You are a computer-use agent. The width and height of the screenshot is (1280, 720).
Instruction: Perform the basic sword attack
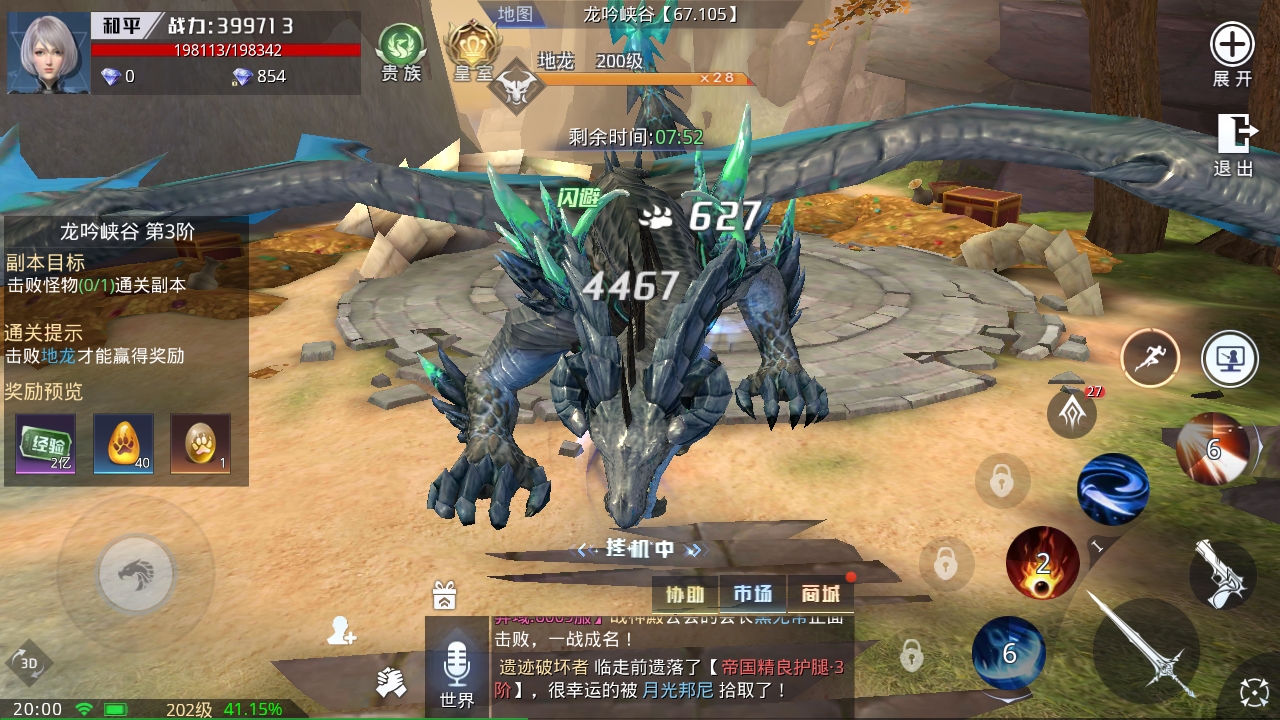[1145, 644]
